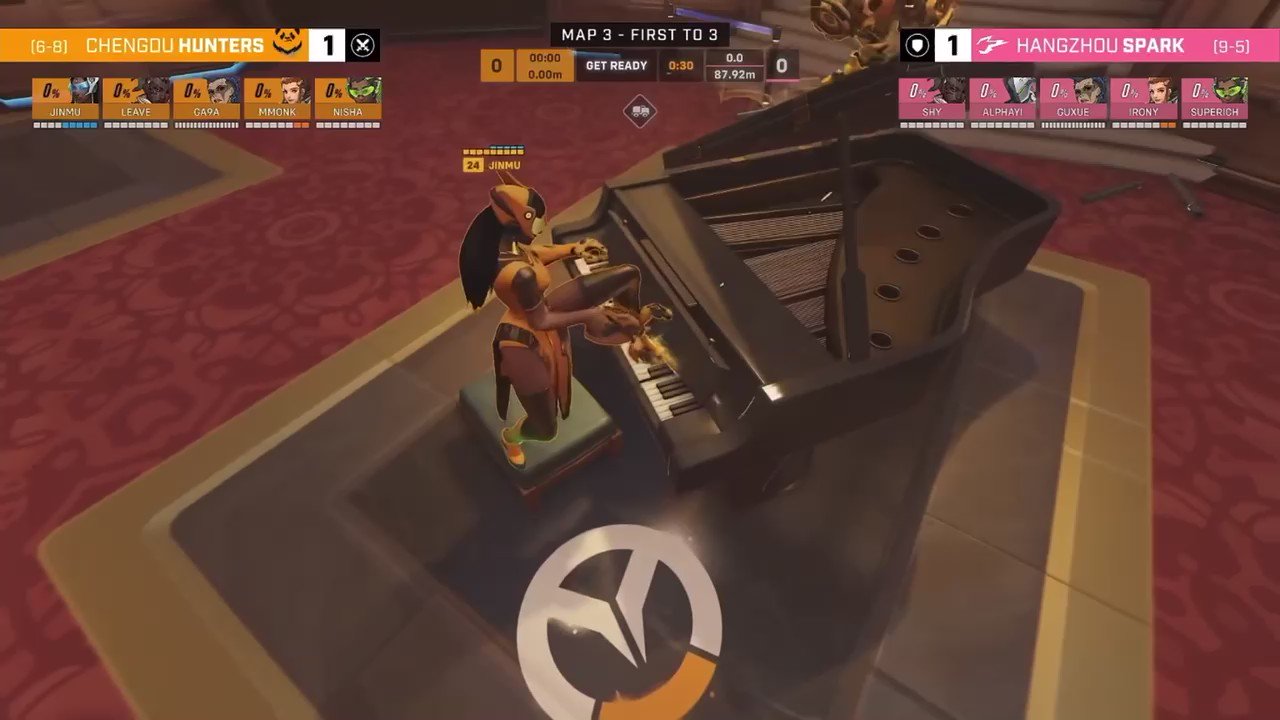
Task: Select the payload truck objective icon
Action: click(x=640, y=113)
